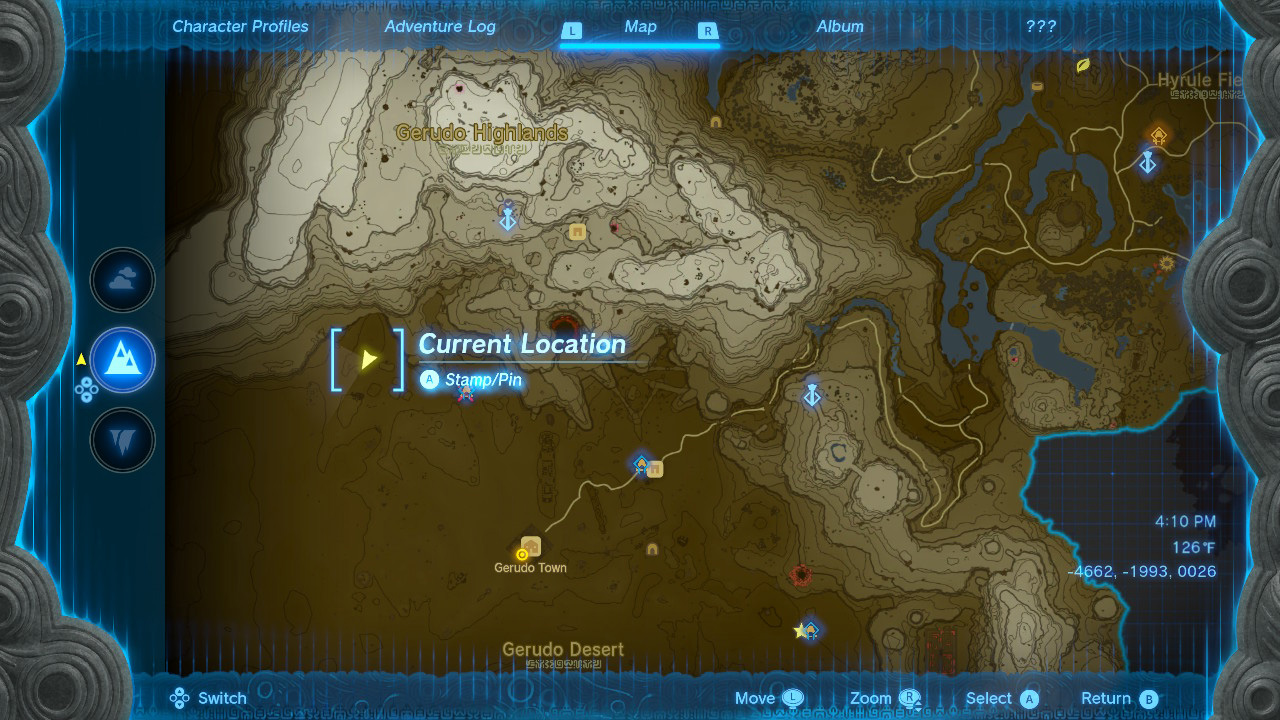Switch to the Depths map layer icon
The height and width of the screenshot is (720, 1280).
tap(122, 440)
